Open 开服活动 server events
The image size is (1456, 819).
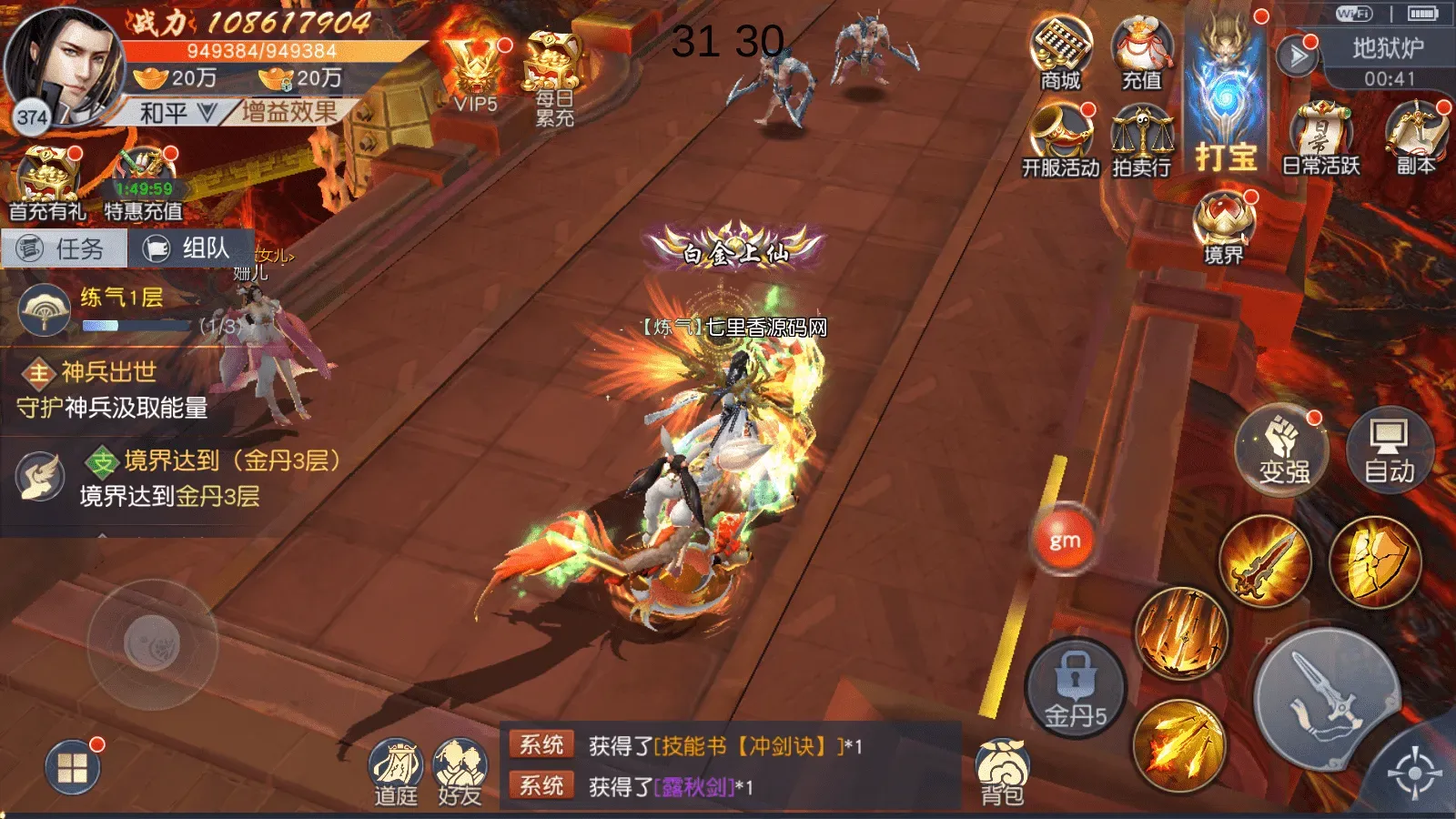click(1061, 139)
